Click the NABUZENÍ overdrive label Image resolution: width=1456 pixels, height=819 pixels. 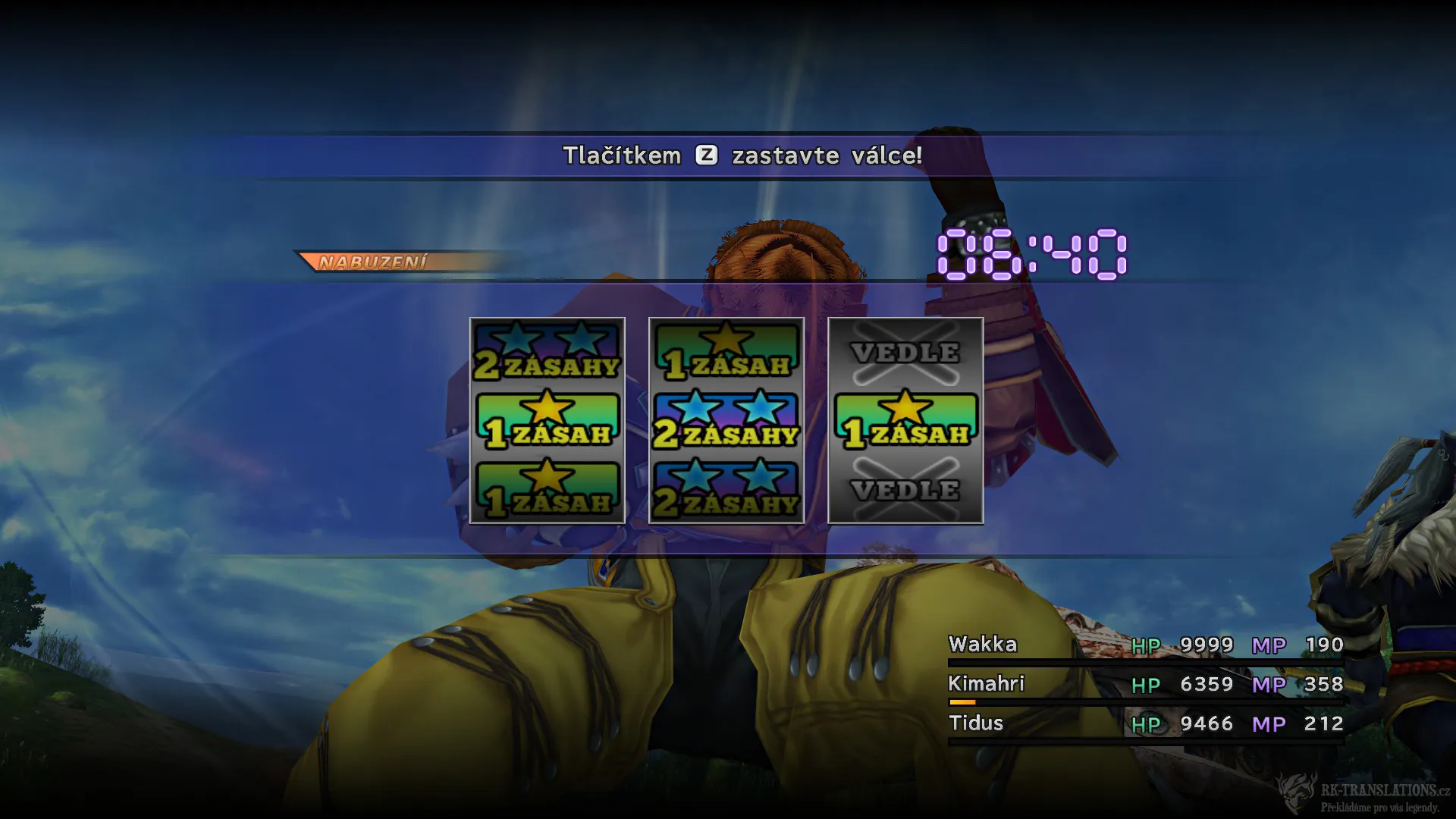coord(375,261)
